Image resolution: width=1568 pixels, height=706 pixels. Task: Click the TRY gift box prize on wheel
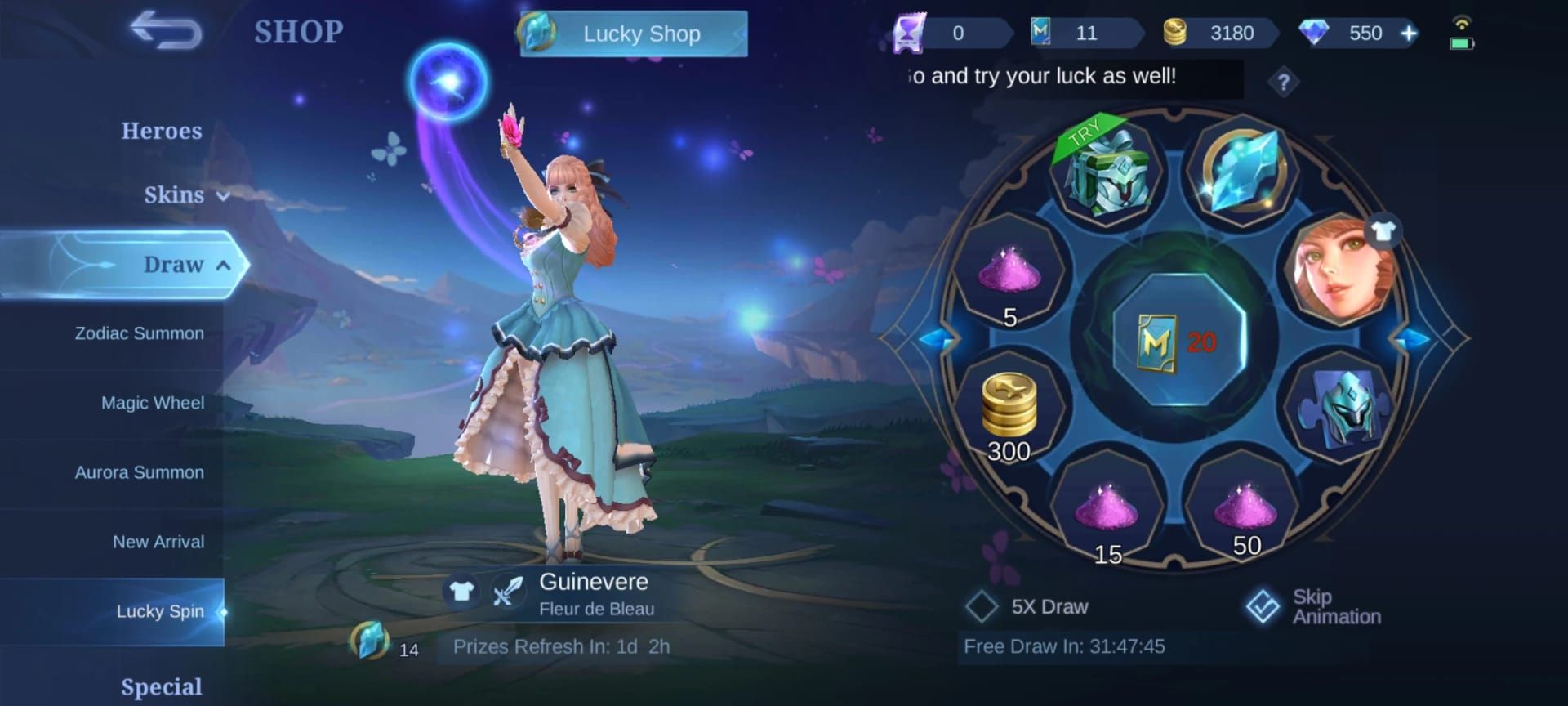[1104, 173]
